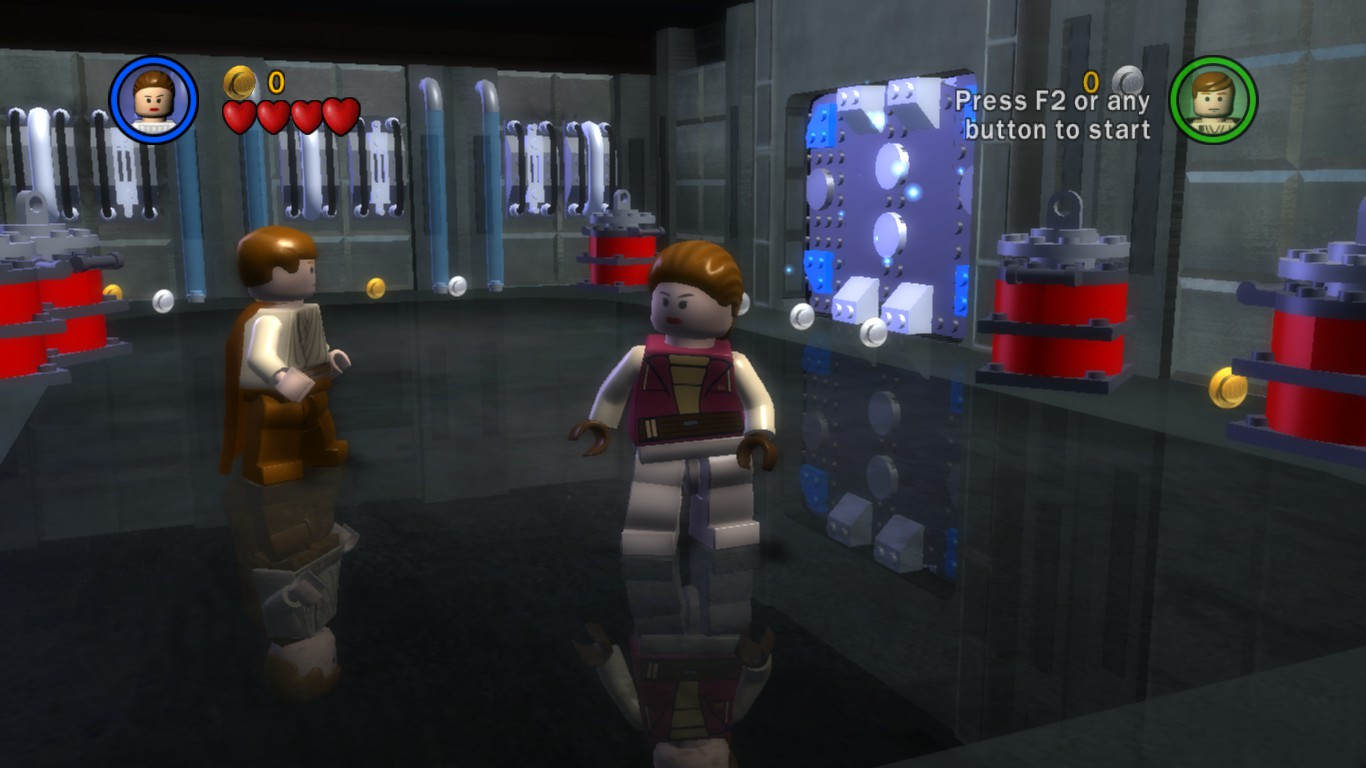Click the Press F2 prompt text
This screenshot has height=768, width=1366.
tap(1056, 113)
